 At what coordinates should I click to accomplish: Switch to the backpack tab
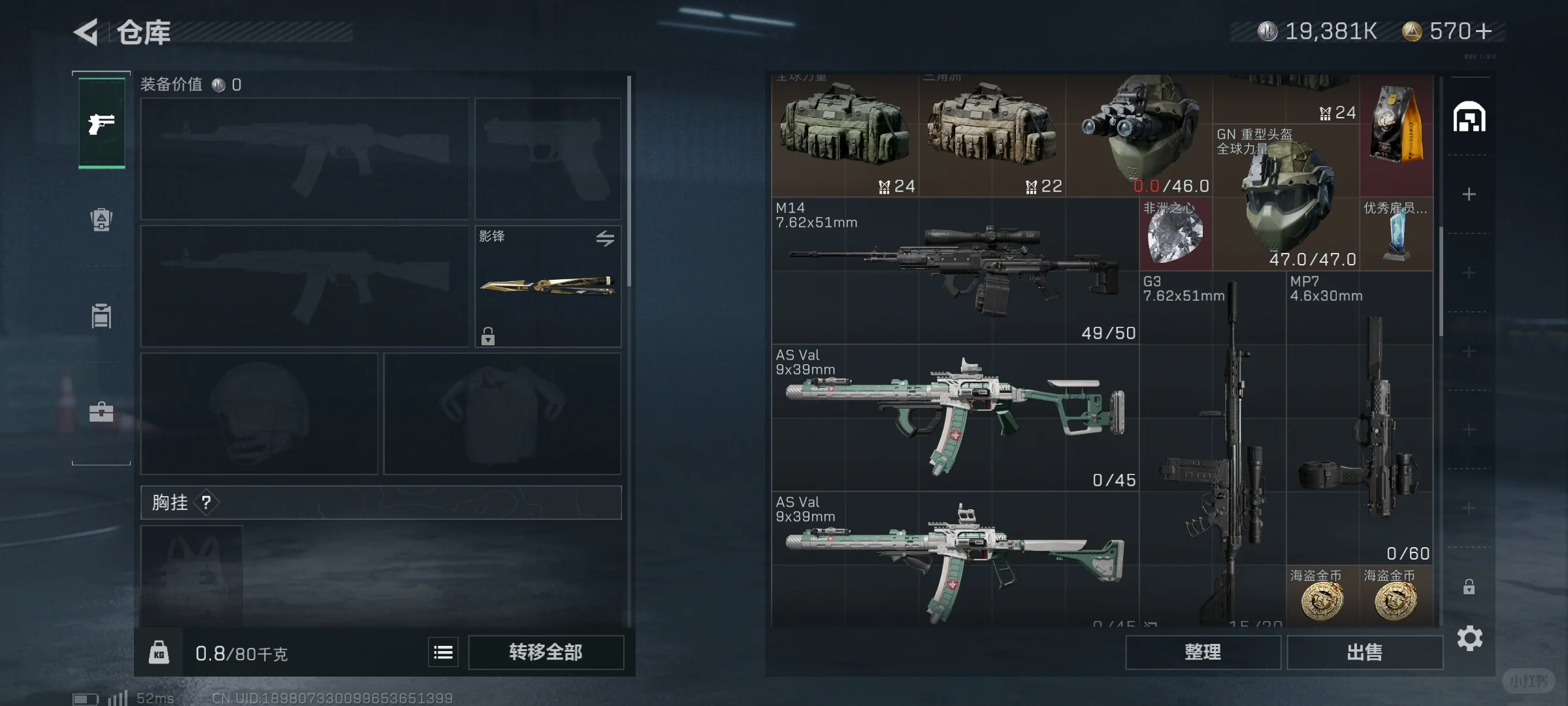101,220
